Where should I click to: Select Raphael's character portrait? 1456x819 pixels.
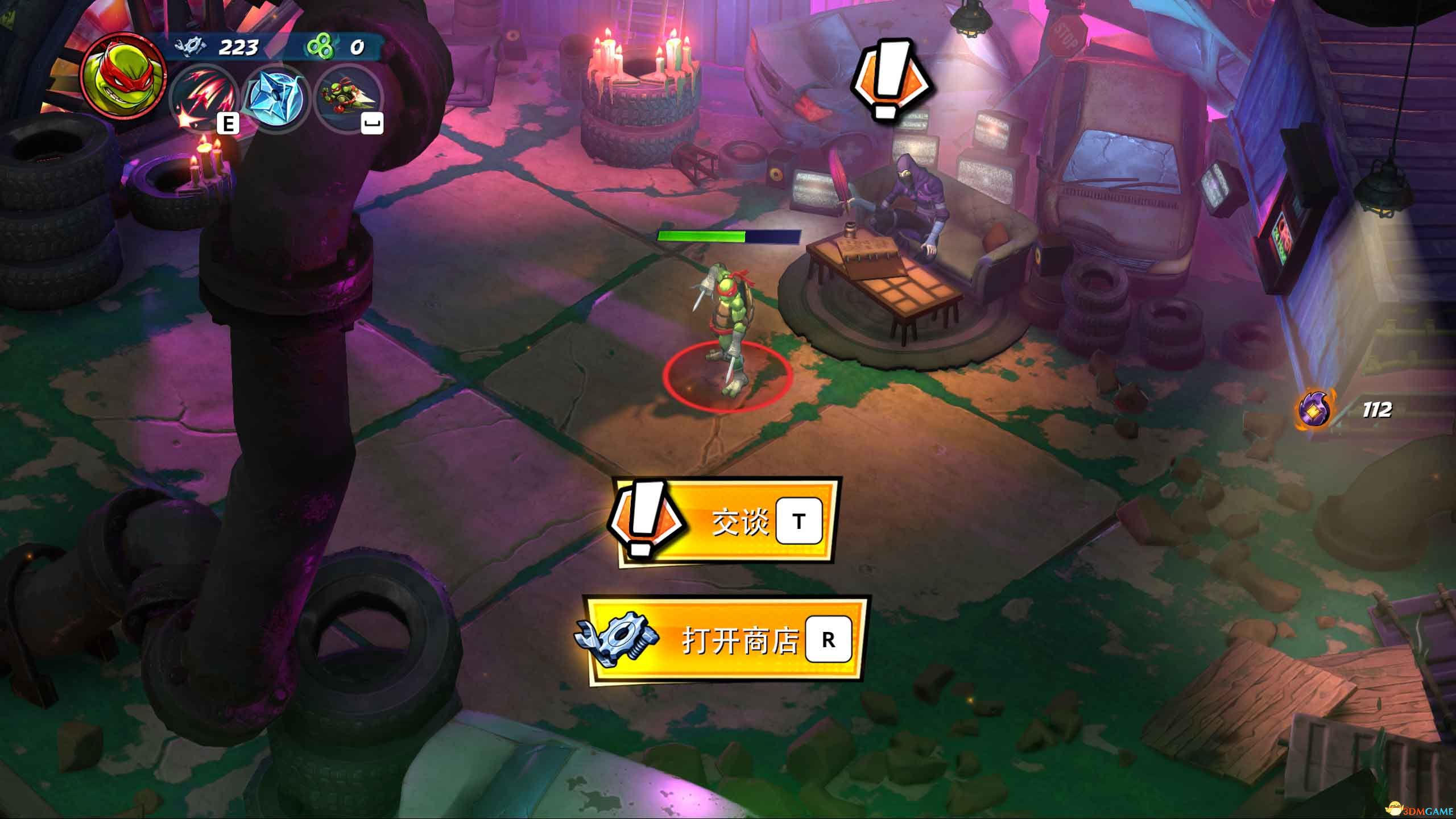coord(123,73)
